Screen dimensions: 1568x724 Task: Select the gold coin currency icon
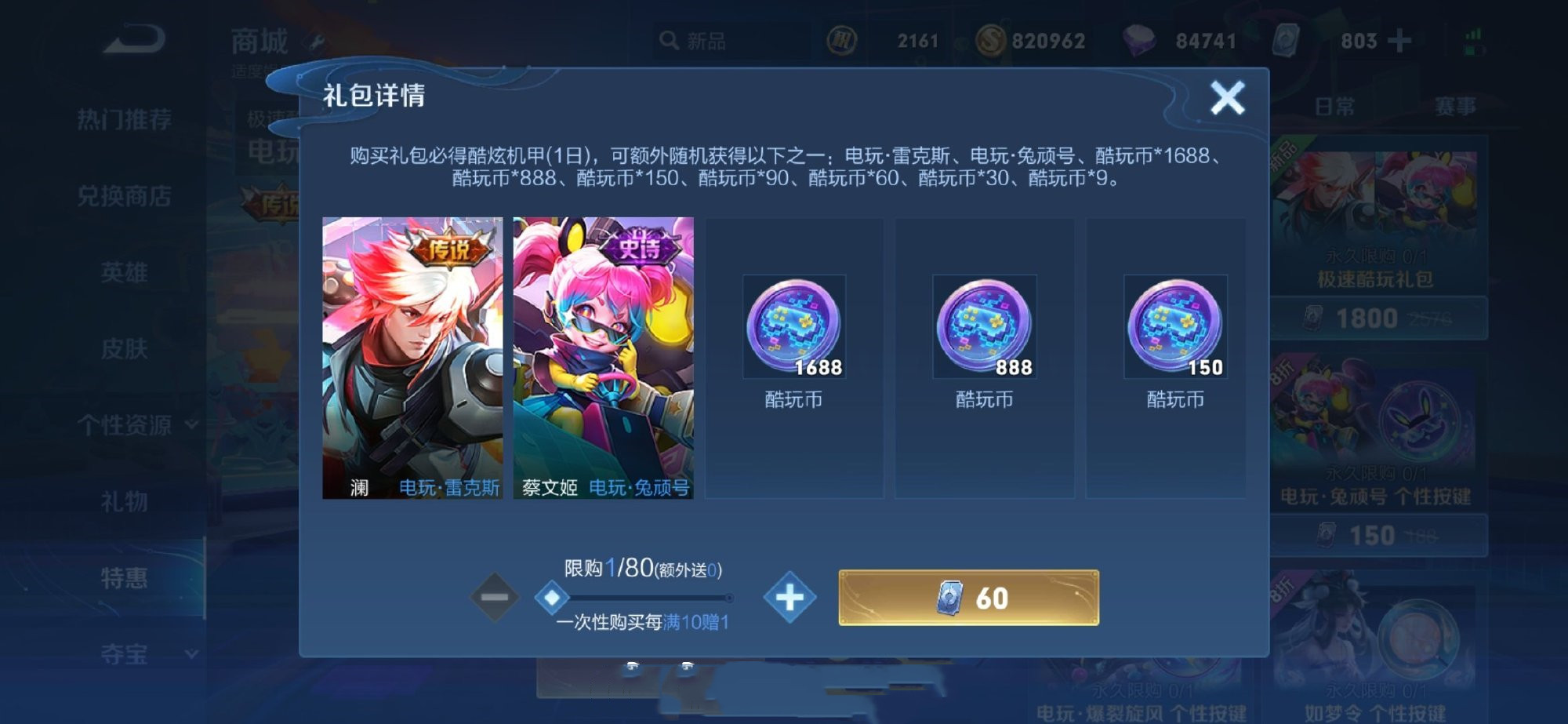click(990, 39)
